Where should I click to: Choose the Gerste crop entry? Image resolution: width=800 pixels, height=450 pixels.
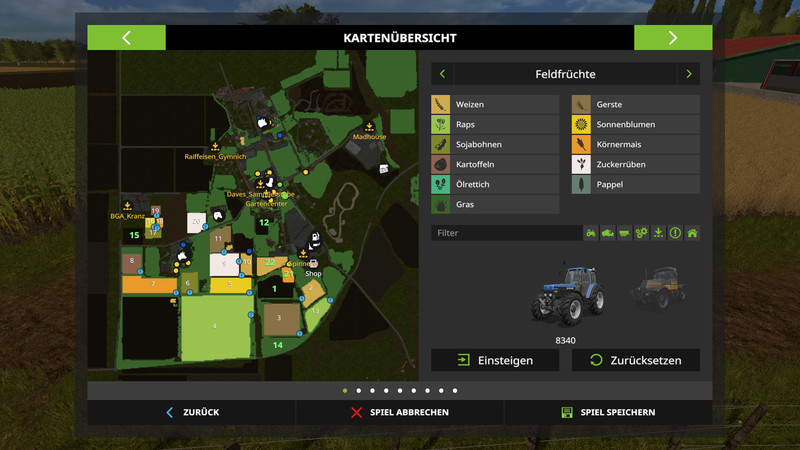(x=635, y=105)
